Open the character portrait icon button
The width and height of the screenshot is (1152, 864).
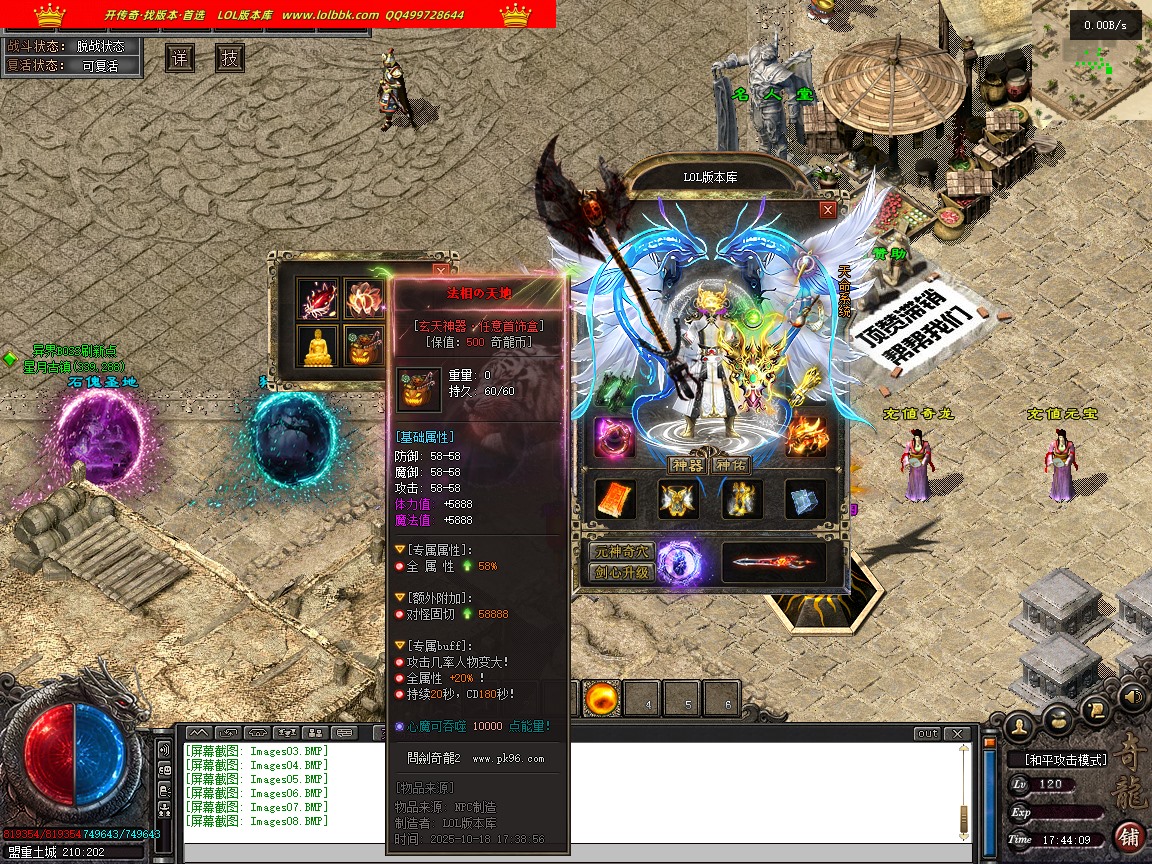[x=1019, y=724]
